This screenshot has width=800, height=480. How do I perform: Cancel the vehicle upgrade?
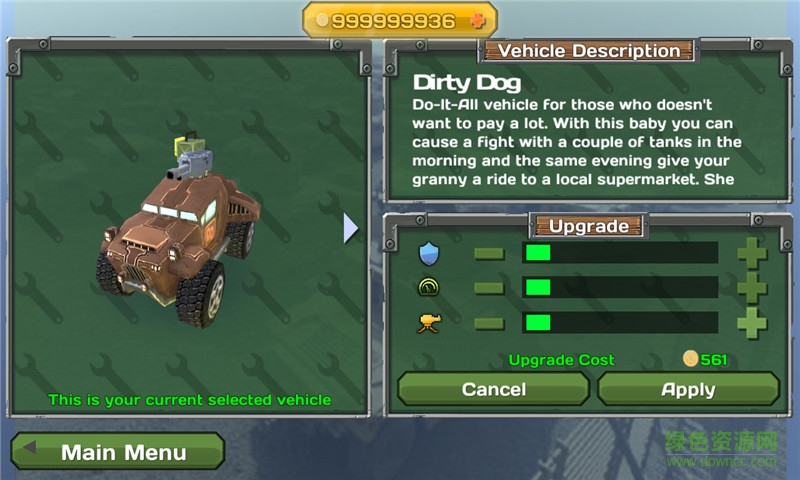tap(494, 389)
